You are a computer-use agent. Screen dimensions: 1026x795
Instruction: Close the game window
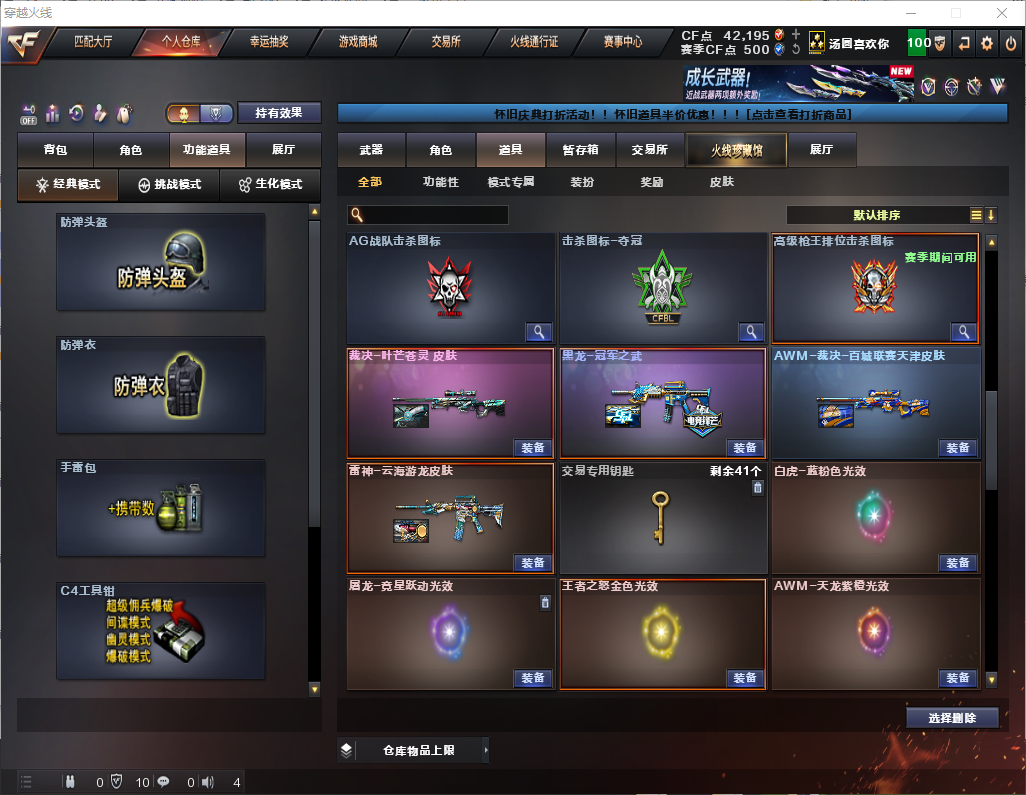1001,13
